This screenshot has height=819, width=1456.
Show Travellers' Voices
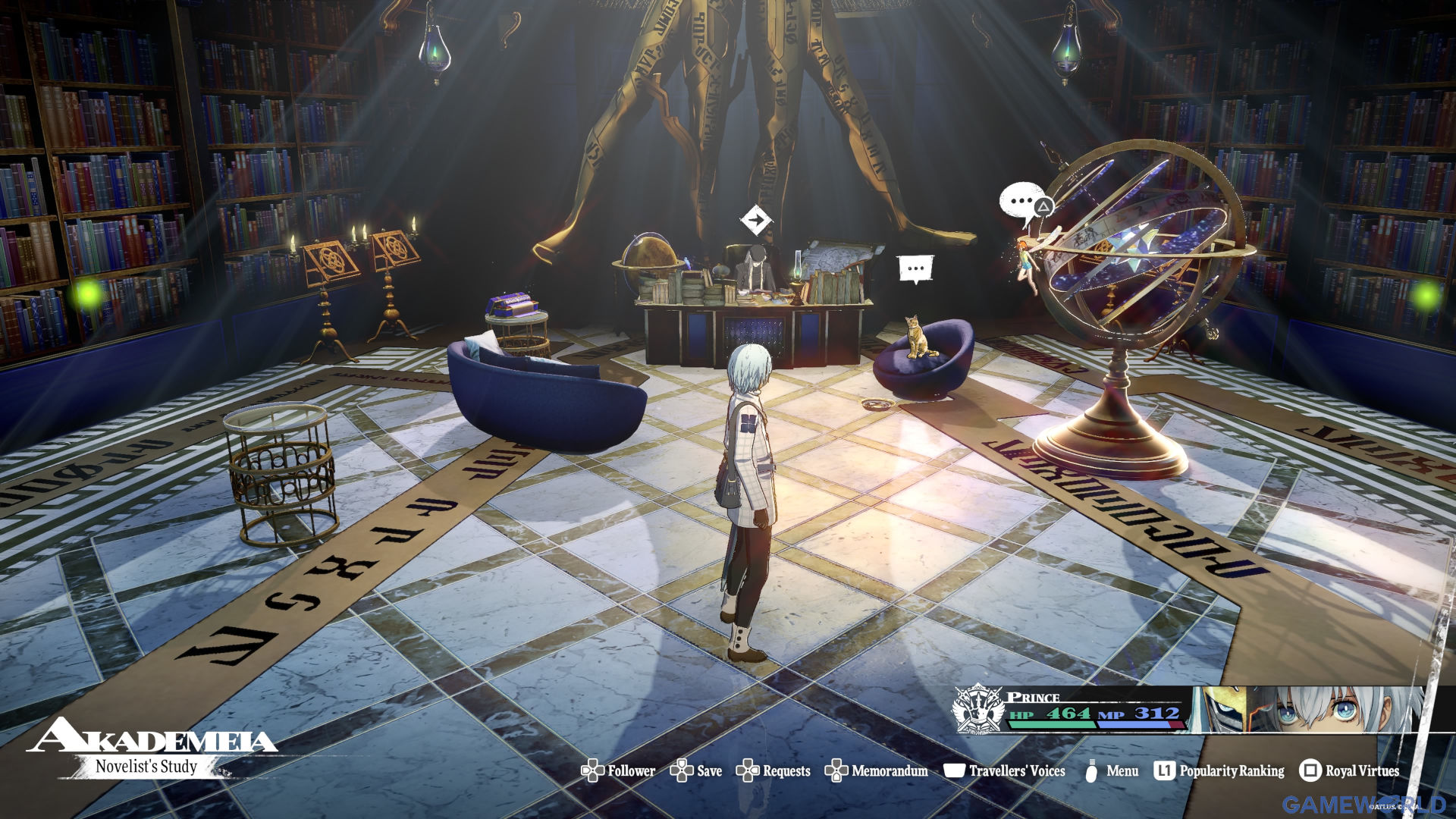[1005, 771]
